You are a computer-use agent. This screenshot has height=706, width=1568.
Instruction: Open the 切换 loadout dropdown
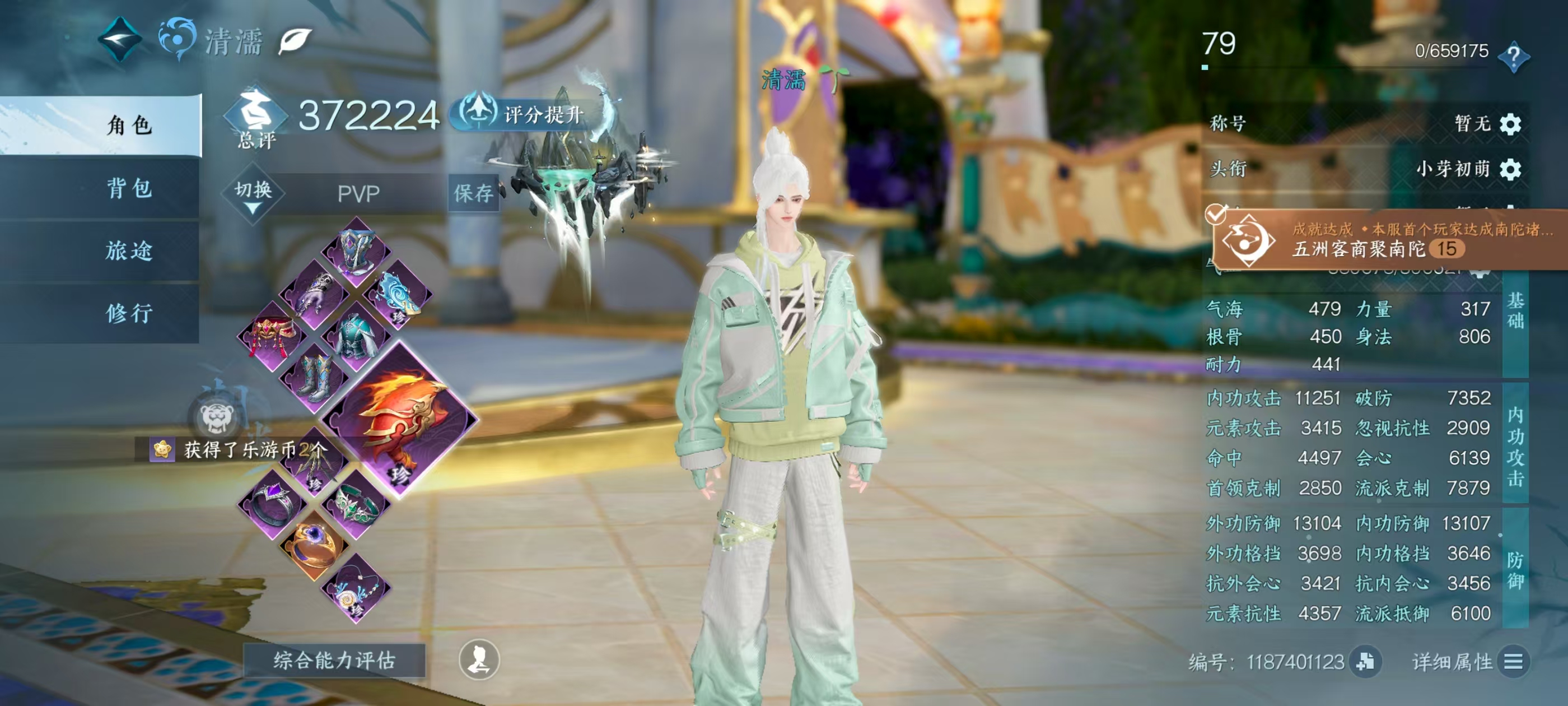(253, 195)
